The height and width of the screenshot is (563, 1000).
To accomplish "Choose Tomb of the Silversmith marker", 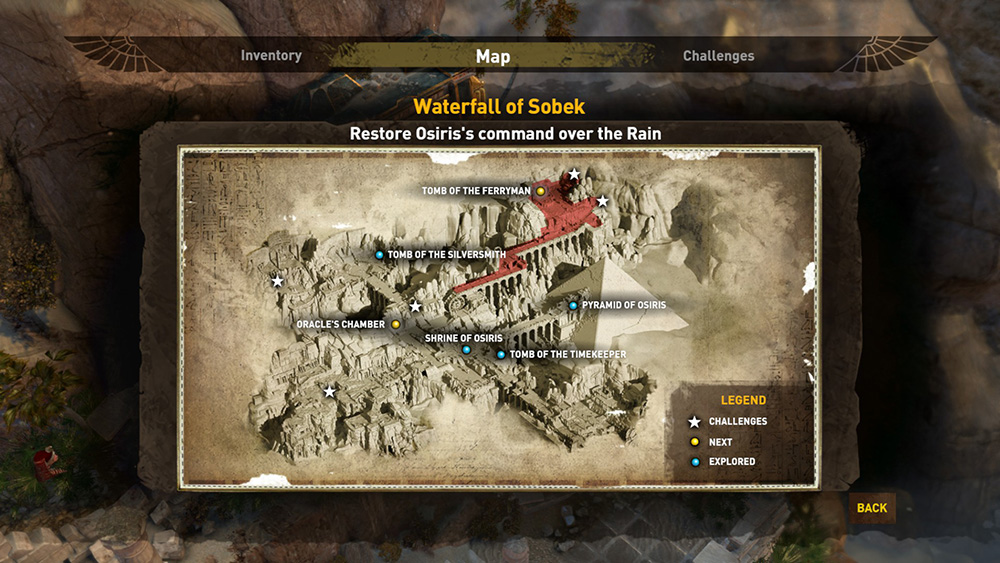I will pos(379,255).
